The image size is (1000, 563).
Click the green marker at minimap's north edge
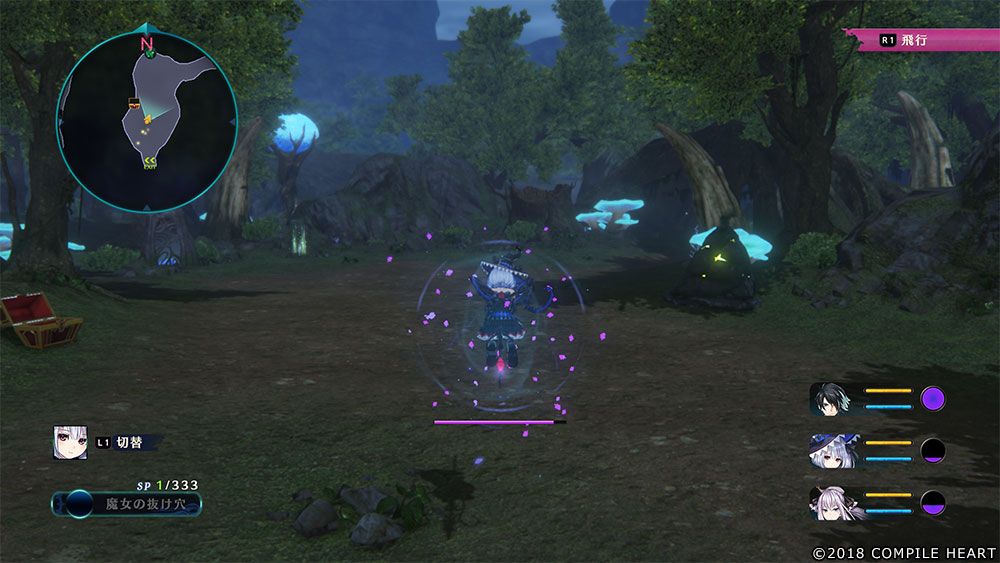click(149, 54)
